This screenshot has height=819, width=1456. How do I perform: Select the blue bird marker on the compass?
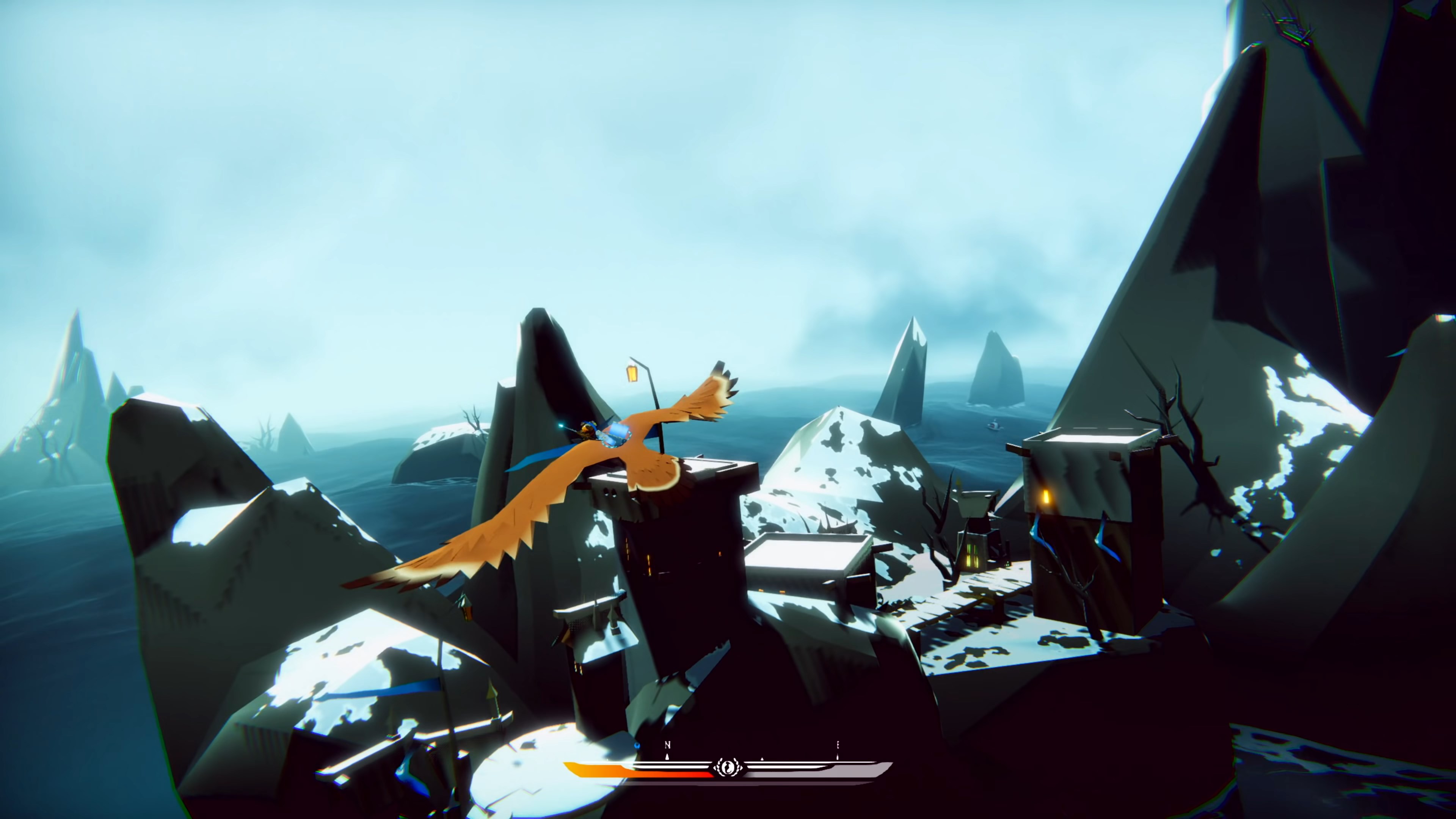637,746
